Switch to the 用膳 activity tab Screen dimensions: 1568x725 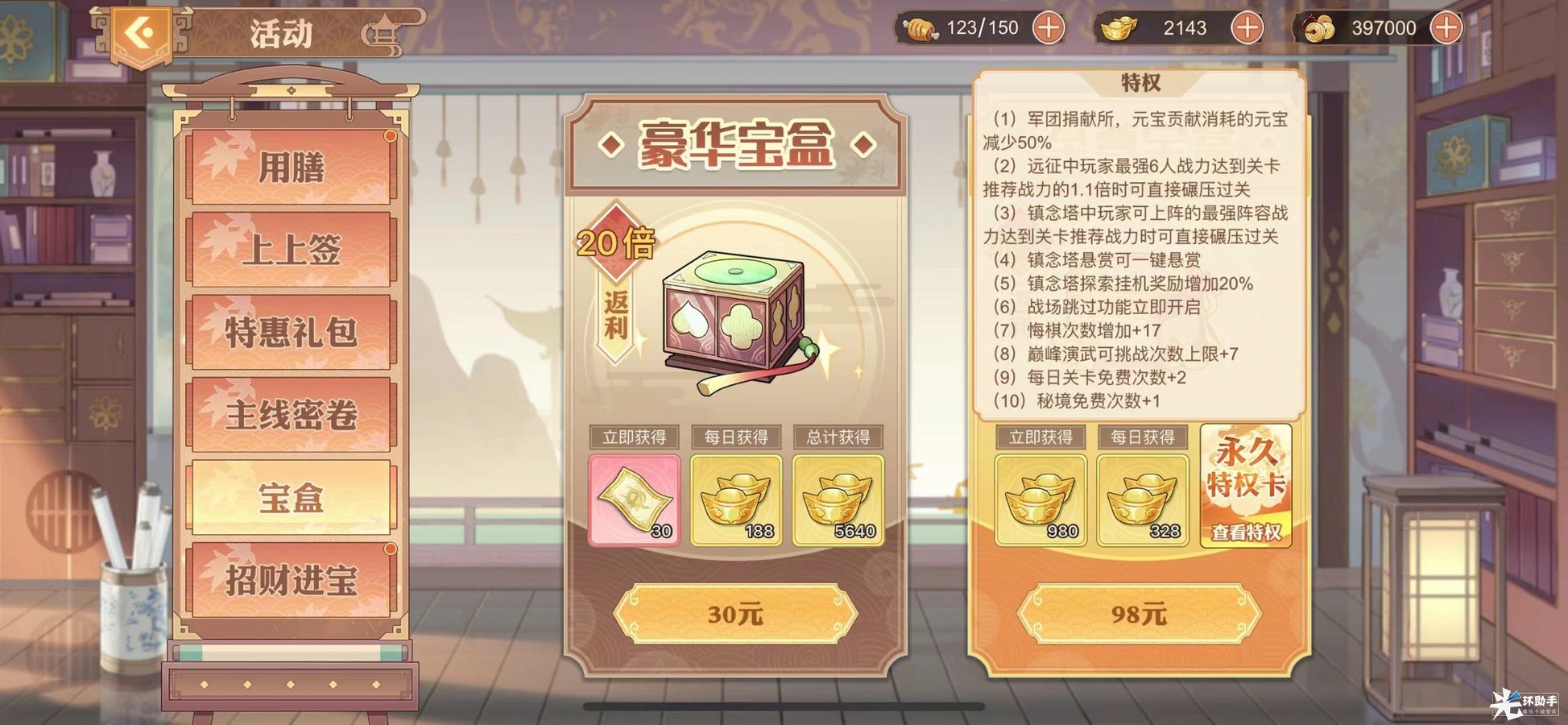[x=292, y=167]
